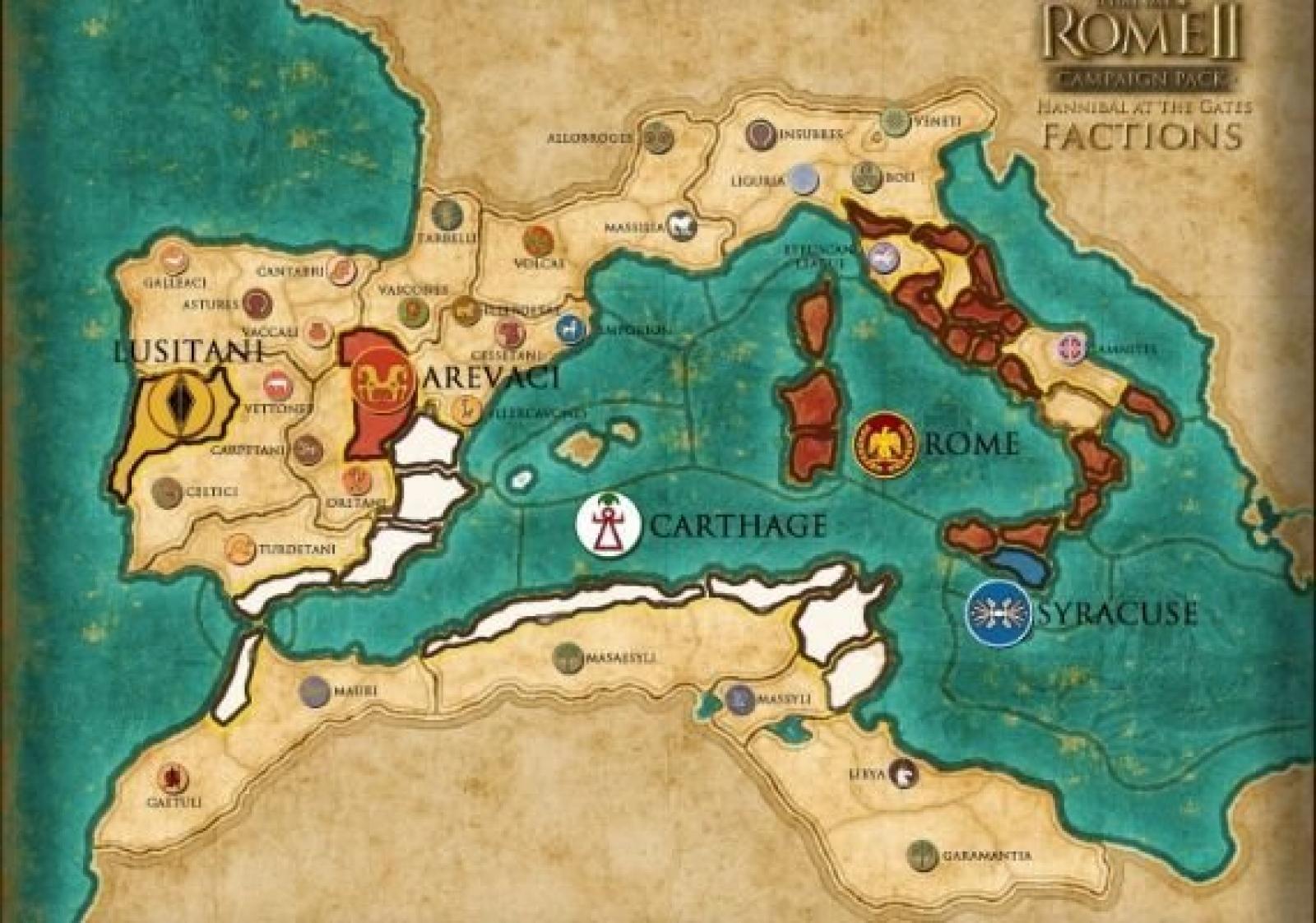
Task: Pick the Syracuse faction blue emblem
Action: 1000,614
